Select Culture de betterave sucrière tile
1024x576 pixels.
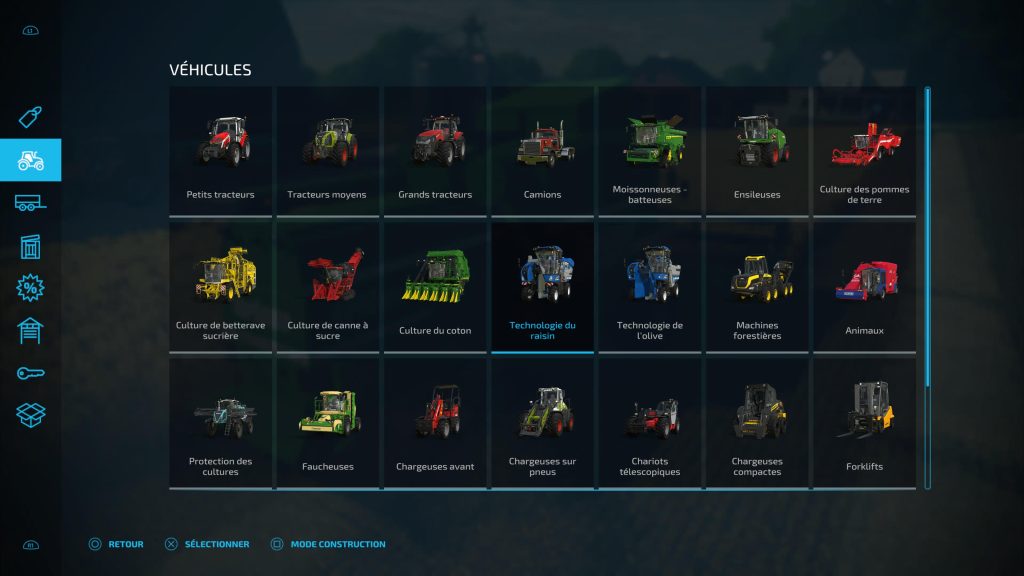tap(220, 286)
